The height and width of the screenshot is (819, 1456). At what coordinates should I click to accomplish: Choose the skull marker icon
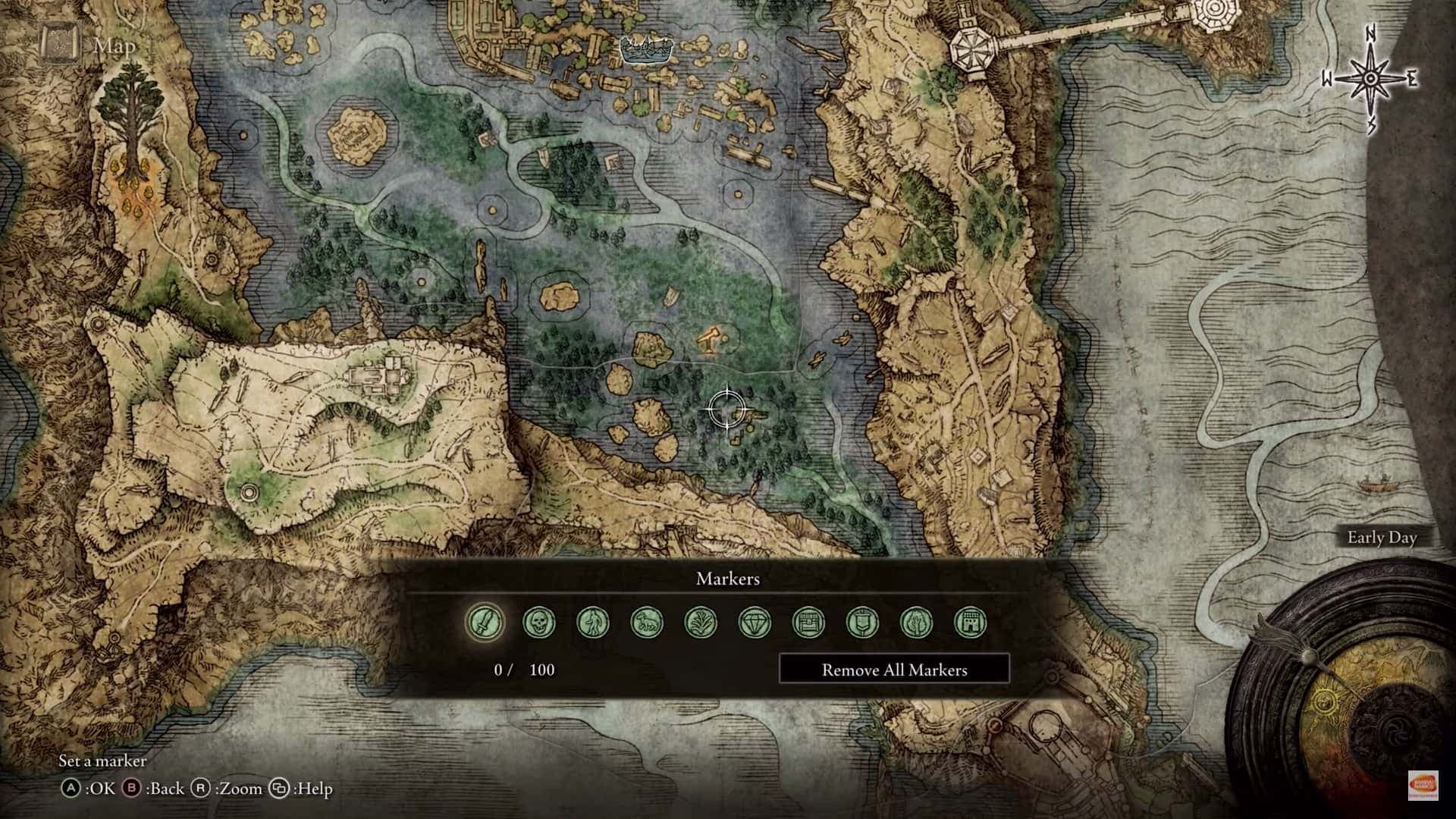pyautogui.click(x=539, y=623)
